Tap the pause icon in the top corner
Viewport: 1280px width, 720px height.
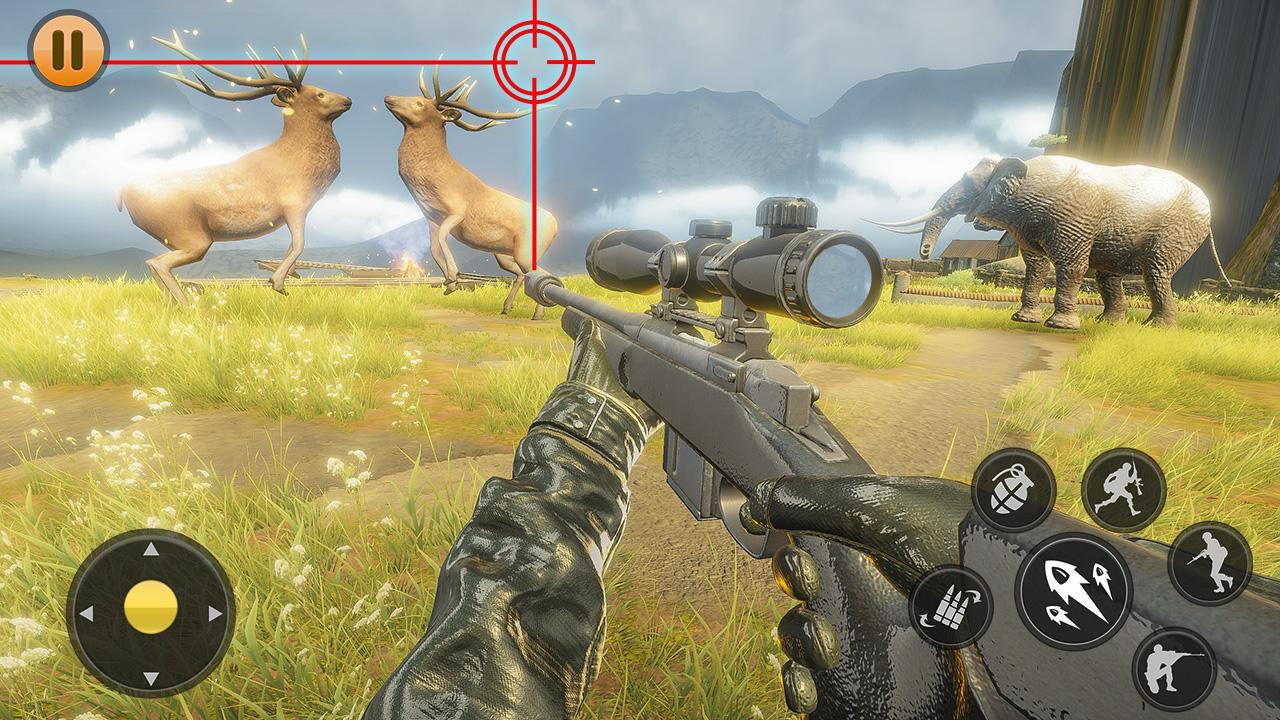[x=68, y=48]
